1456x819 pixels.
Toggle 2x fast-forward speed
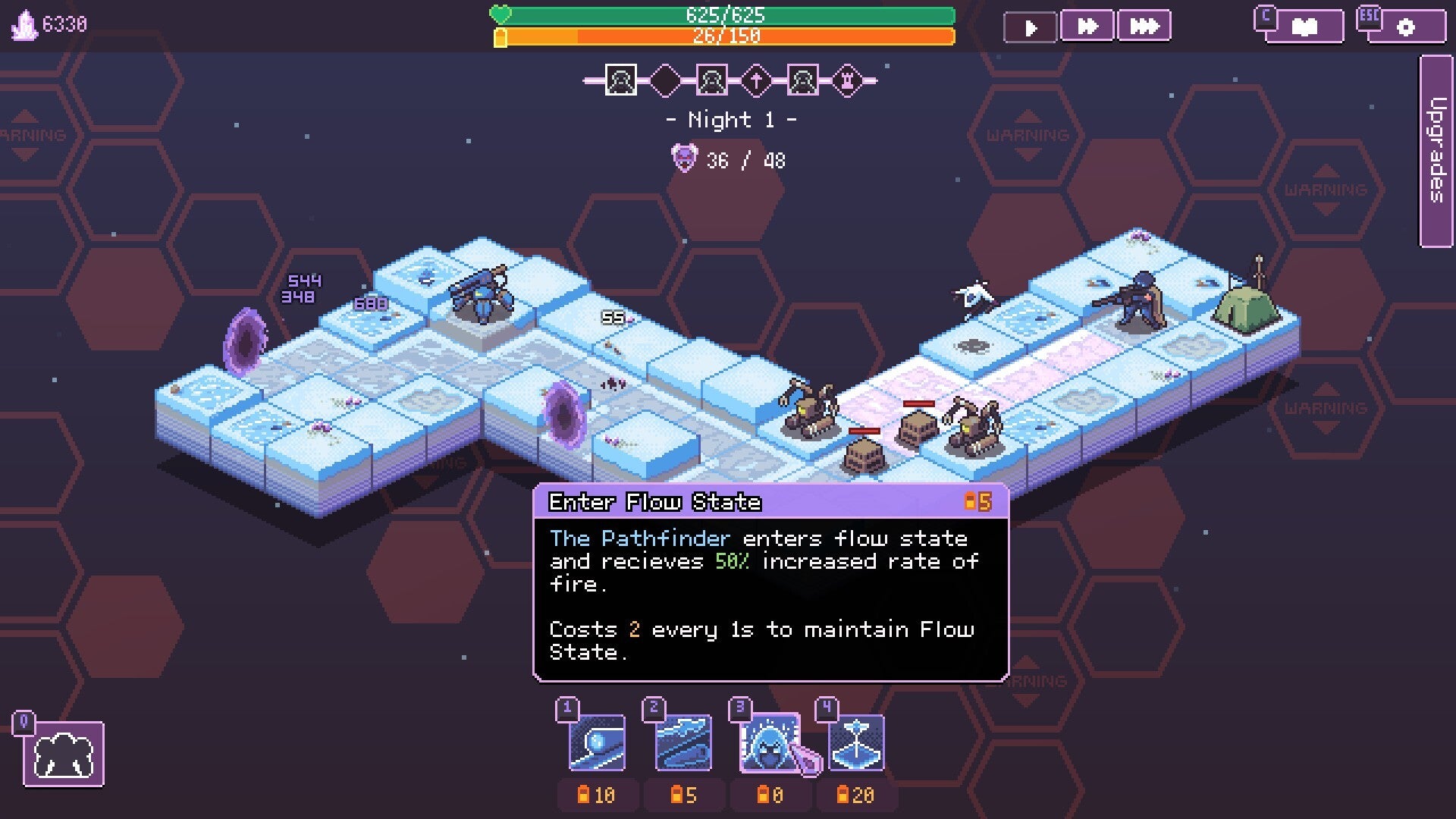click(1088, 24)
